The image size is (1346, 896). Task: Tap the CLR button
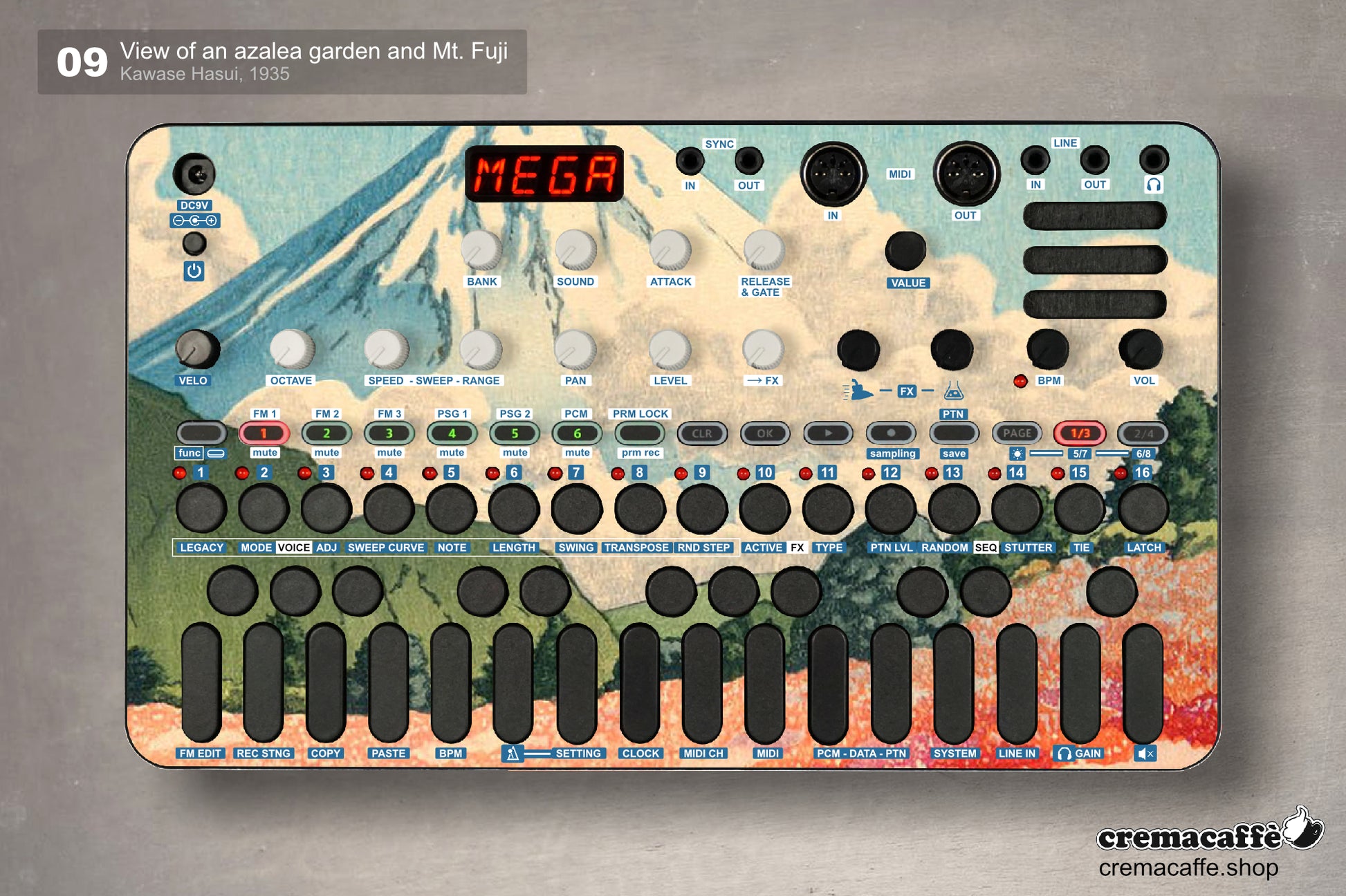point(701,433)
